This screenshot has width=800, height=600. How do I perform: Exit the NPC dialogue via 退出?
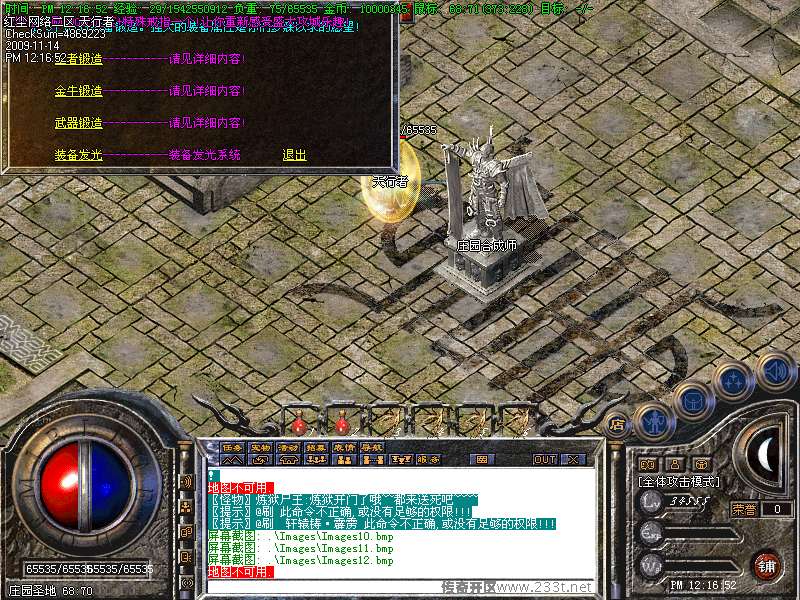[294, 155]
